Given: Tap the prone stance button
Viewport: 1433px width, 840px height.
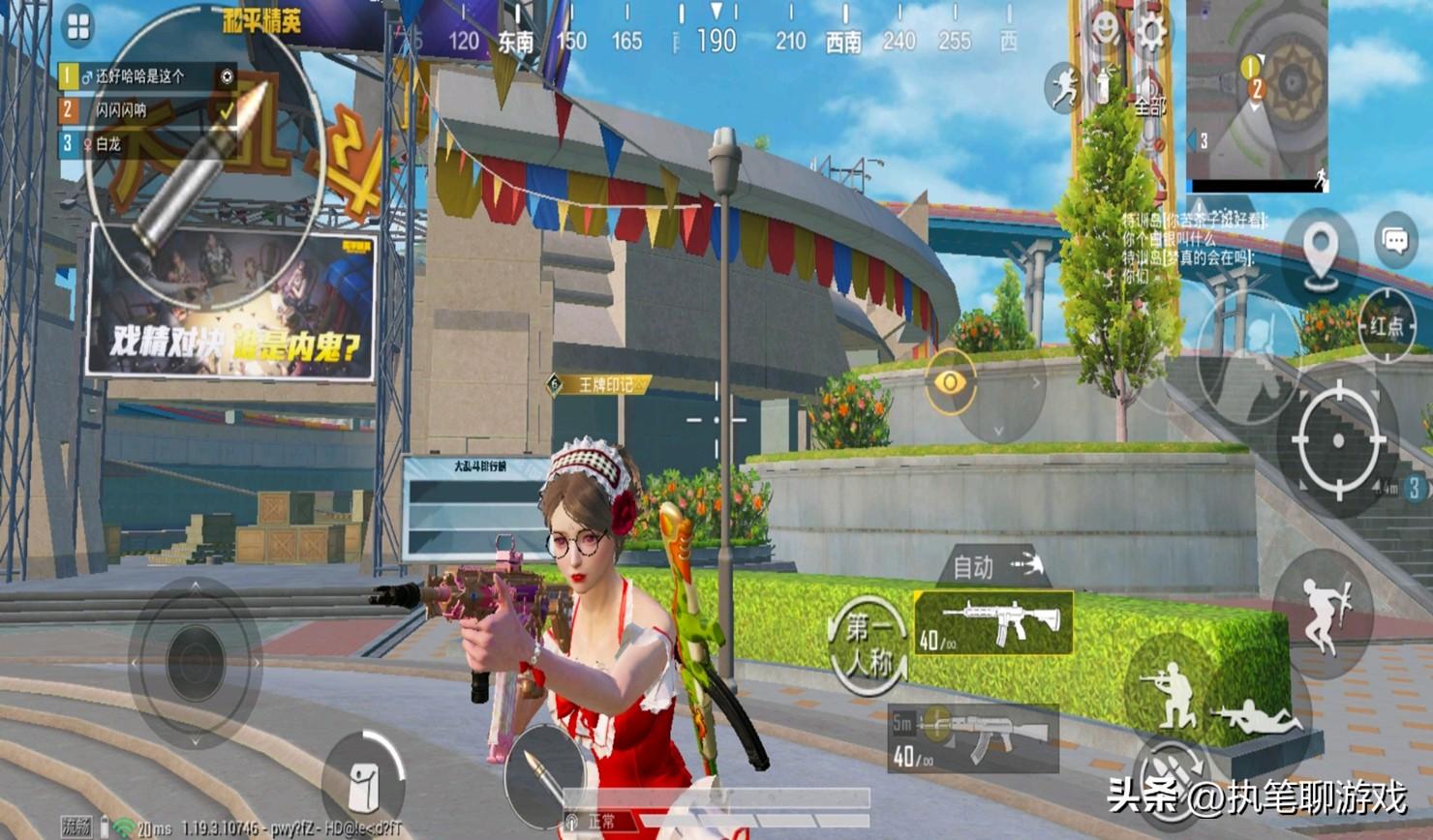Looking at the screenshot, I should coord(1257,718).
